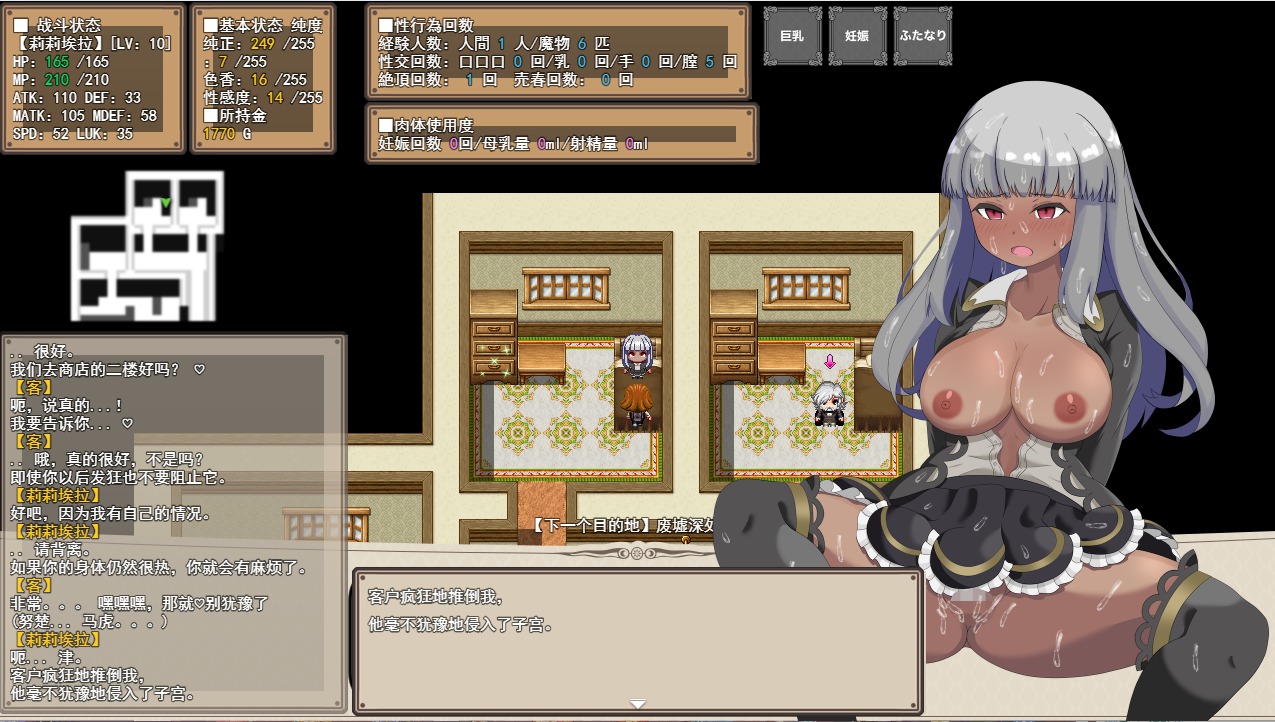This screenshot has width=1275, height=722.
Task: Click the dialogue message box
Action: coord(637,640)
